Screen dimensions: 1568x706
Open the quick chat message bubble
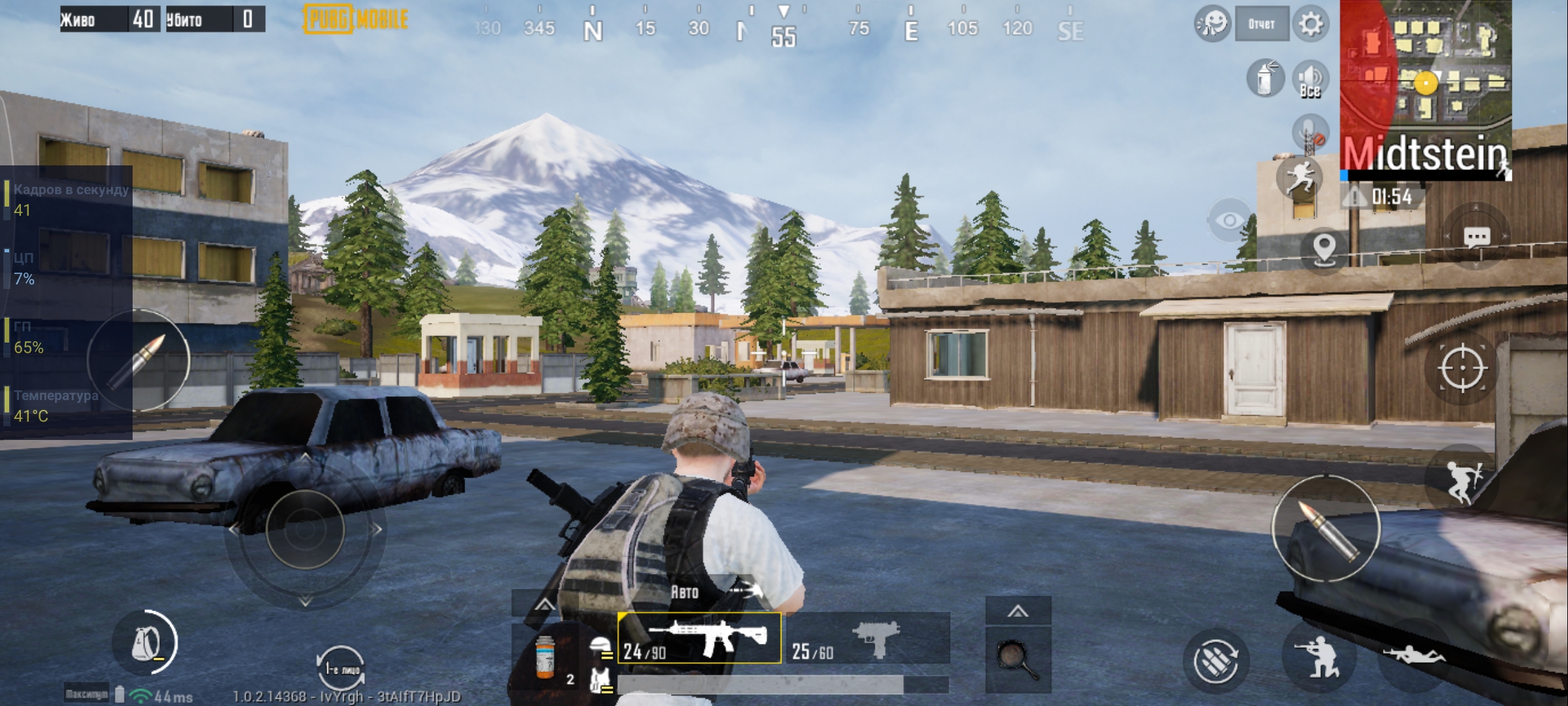[x=1477, y=237]
